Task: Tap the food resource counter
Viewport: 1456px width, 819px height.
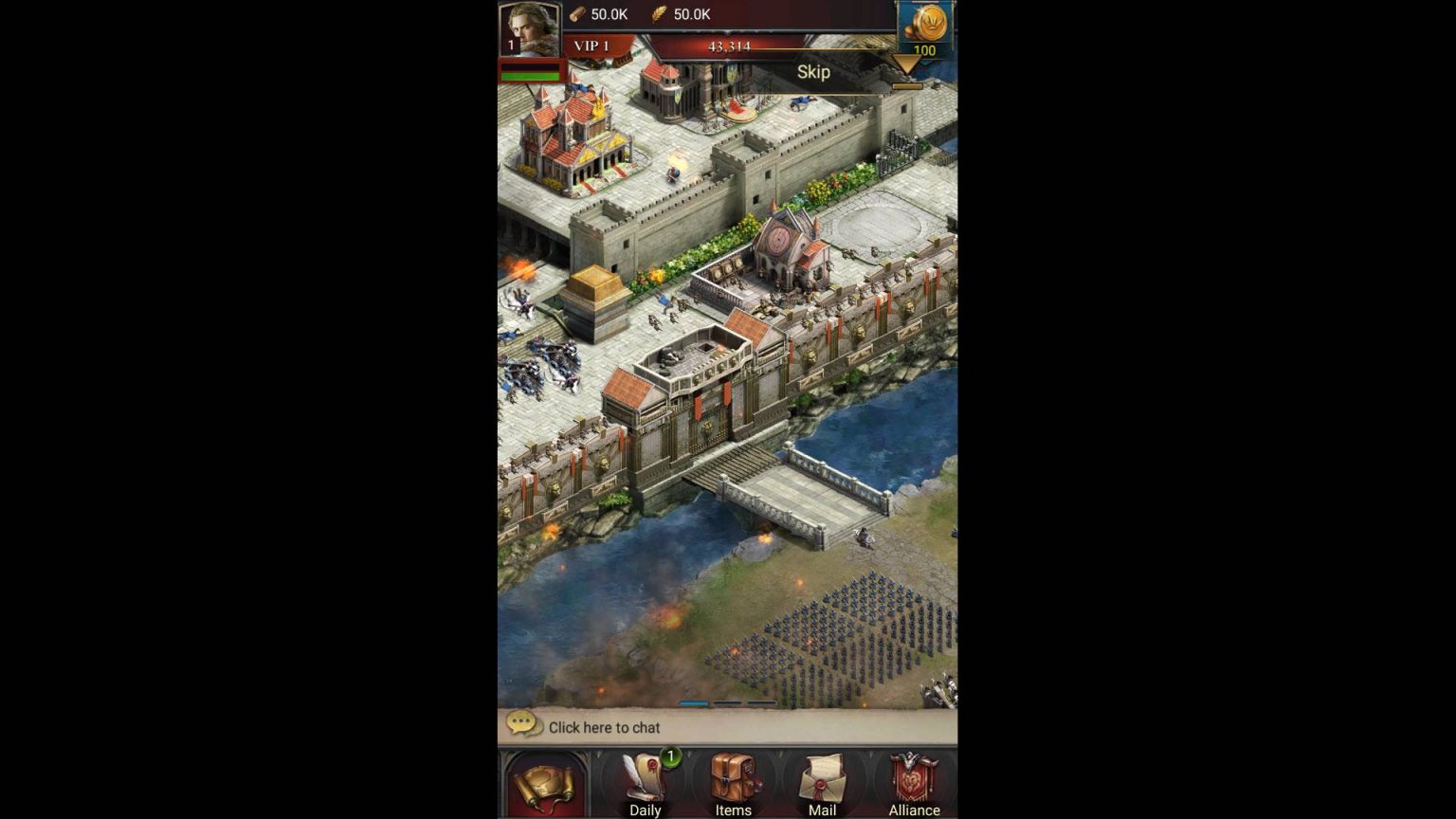Action: click(x=682, y=14)
